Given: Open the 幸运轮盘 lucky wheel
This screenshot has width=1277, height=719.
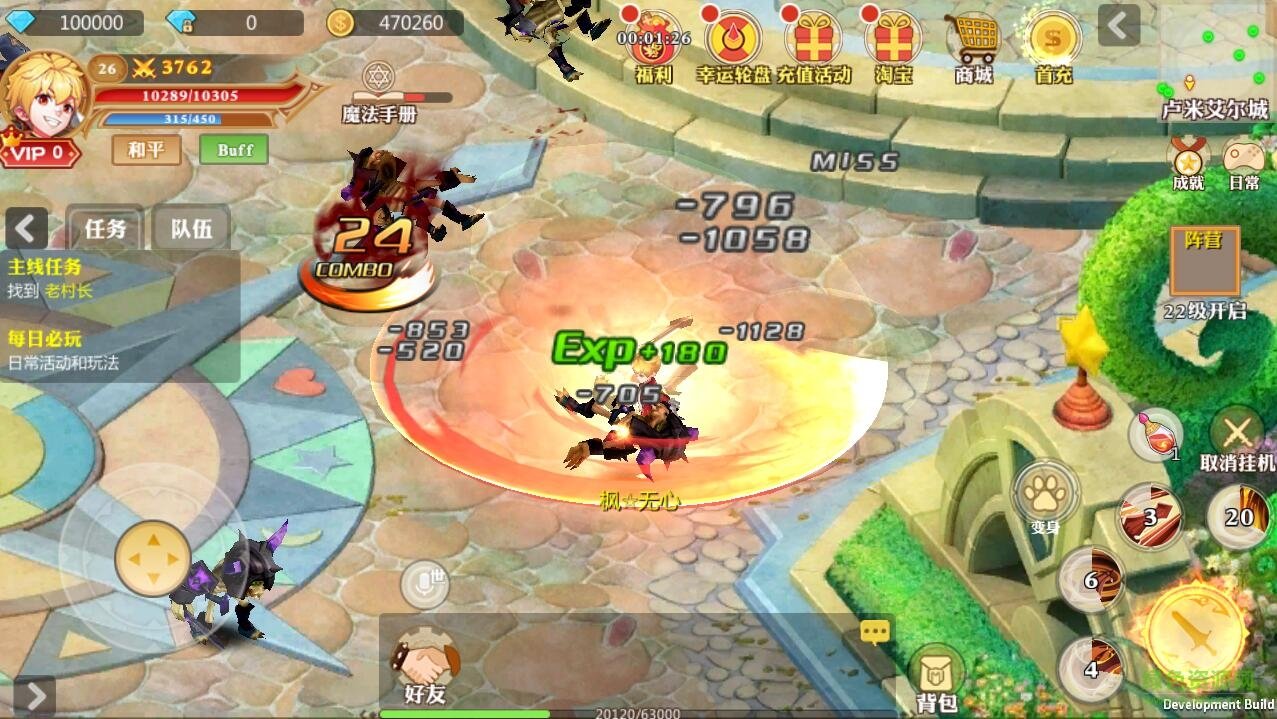Looking at the screenshot, I should click(x=733, y=43).
